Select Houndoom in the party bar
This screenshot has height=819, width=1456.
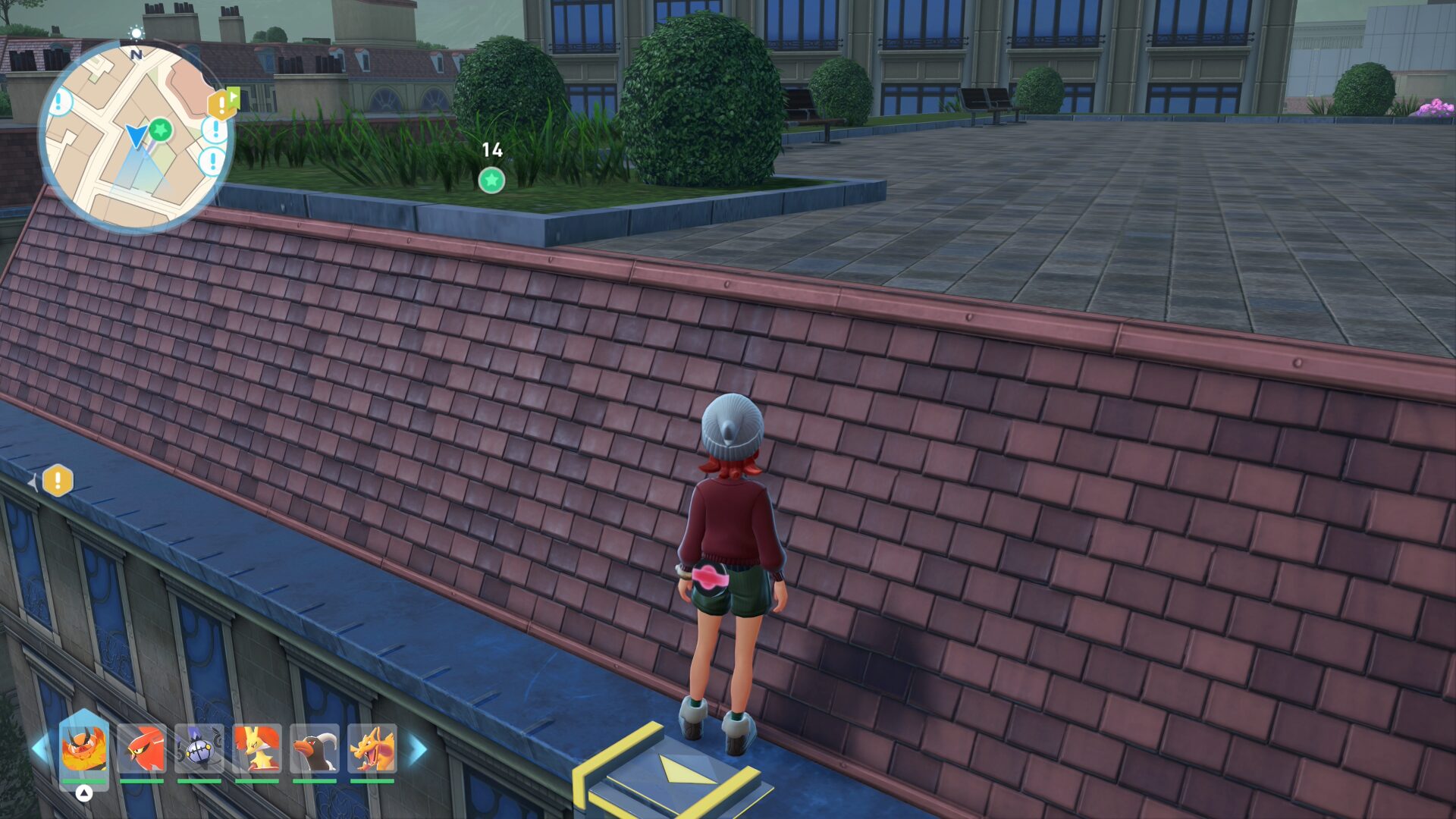pos(314,748)
